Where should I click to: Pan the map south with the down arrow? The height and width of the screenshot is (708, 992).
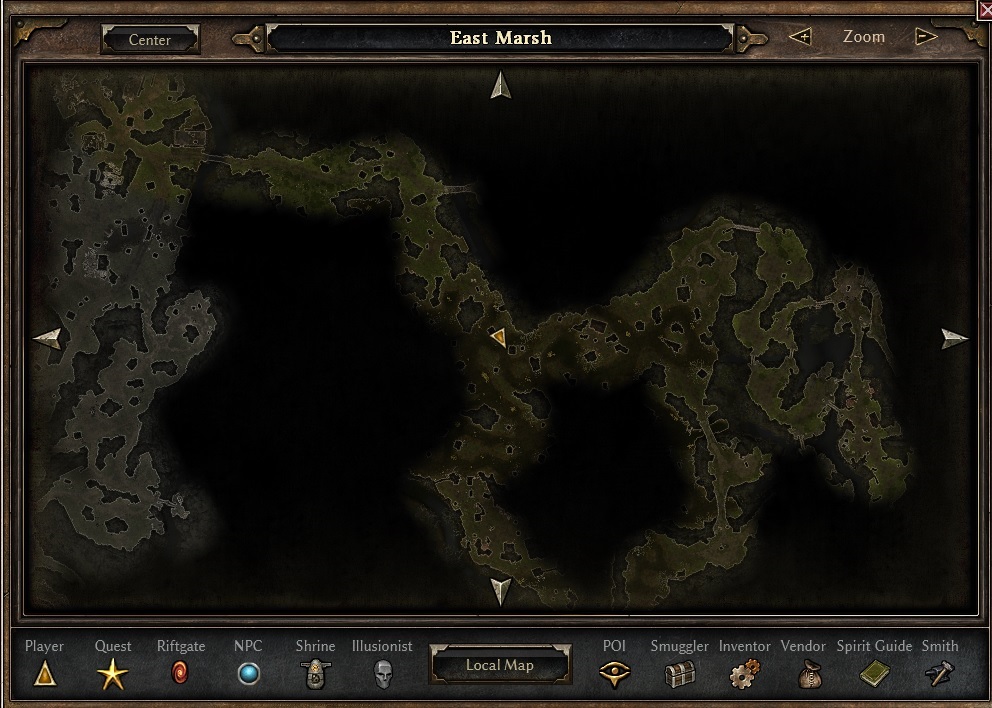click(501, 590)
